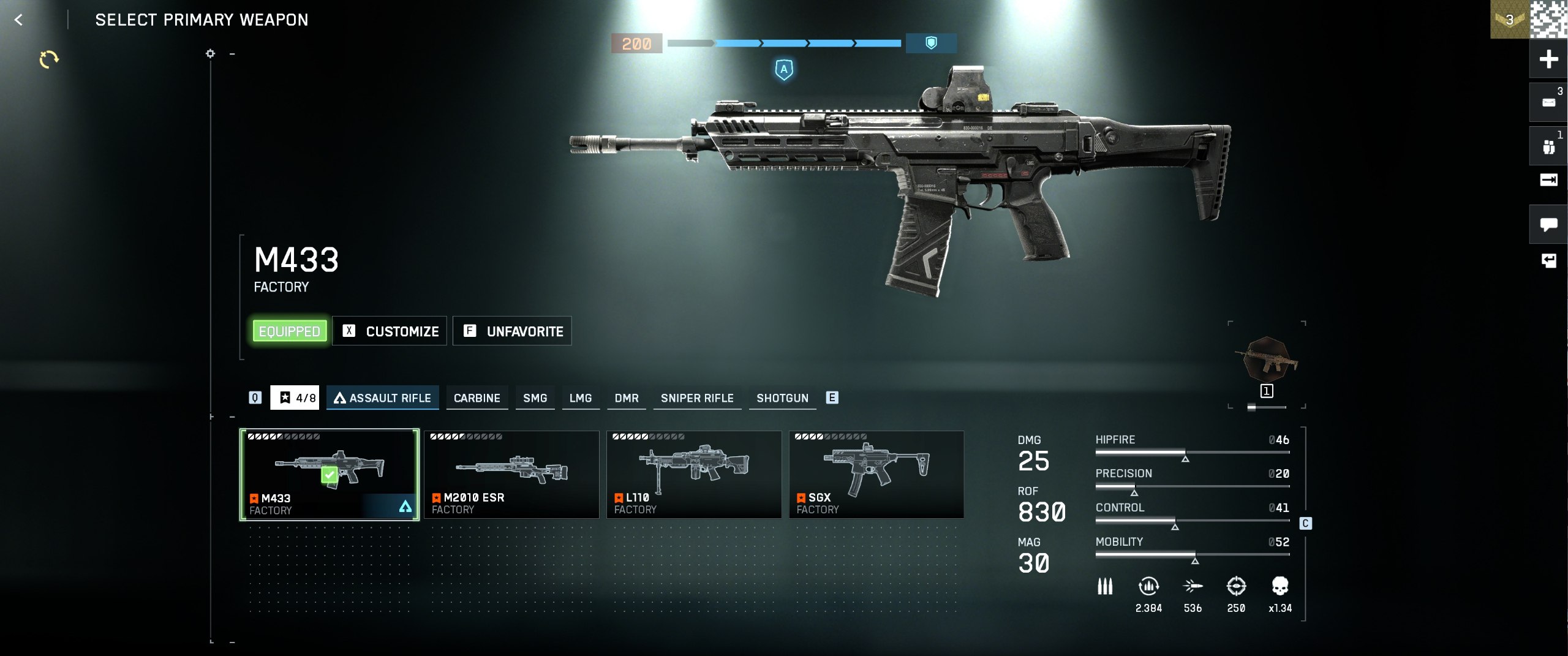Open Customize for the M433
The height and width of the screenshot is (656, 1568).
390,331
